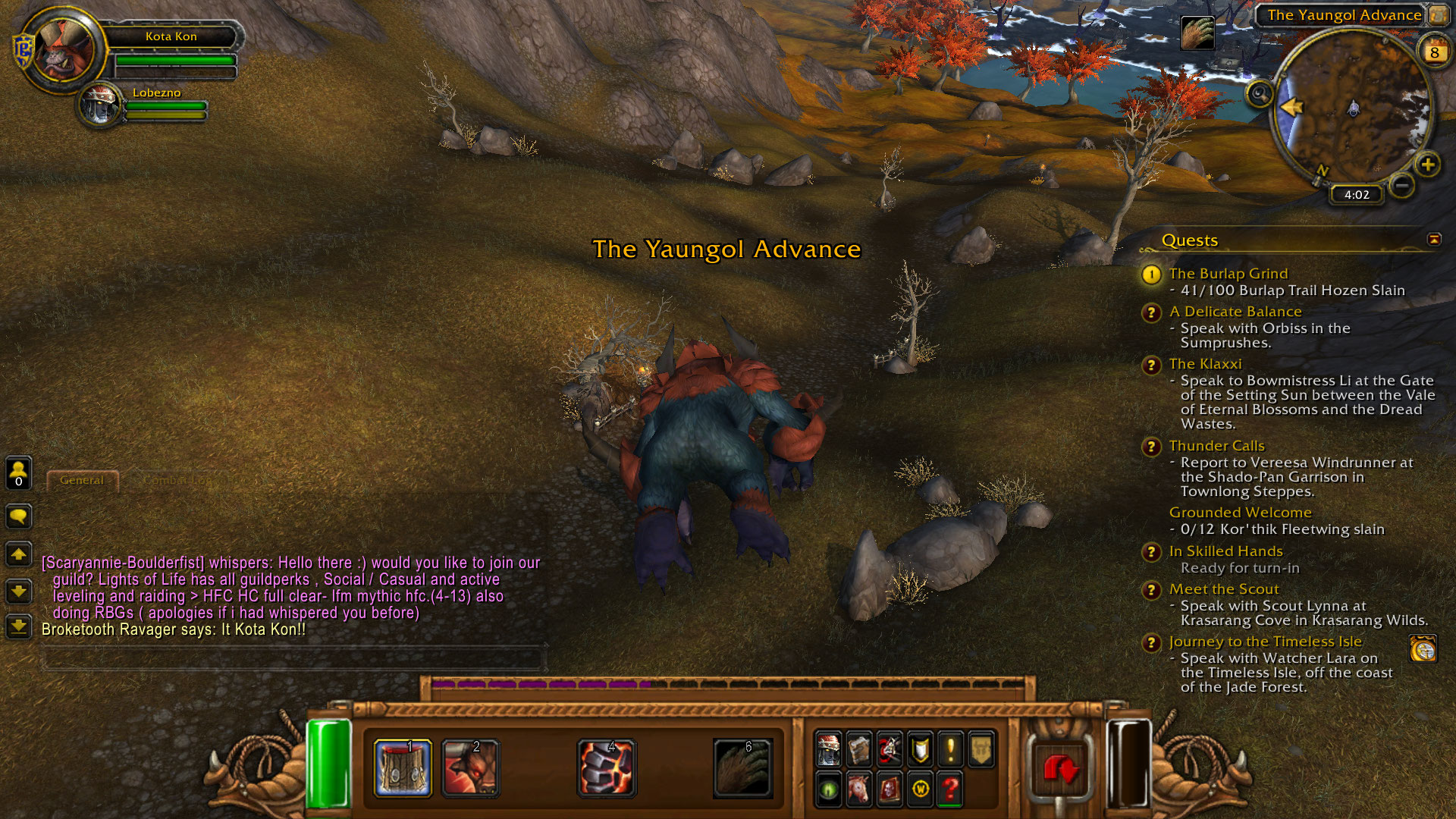Click the fur claw buff icon

1197,33
